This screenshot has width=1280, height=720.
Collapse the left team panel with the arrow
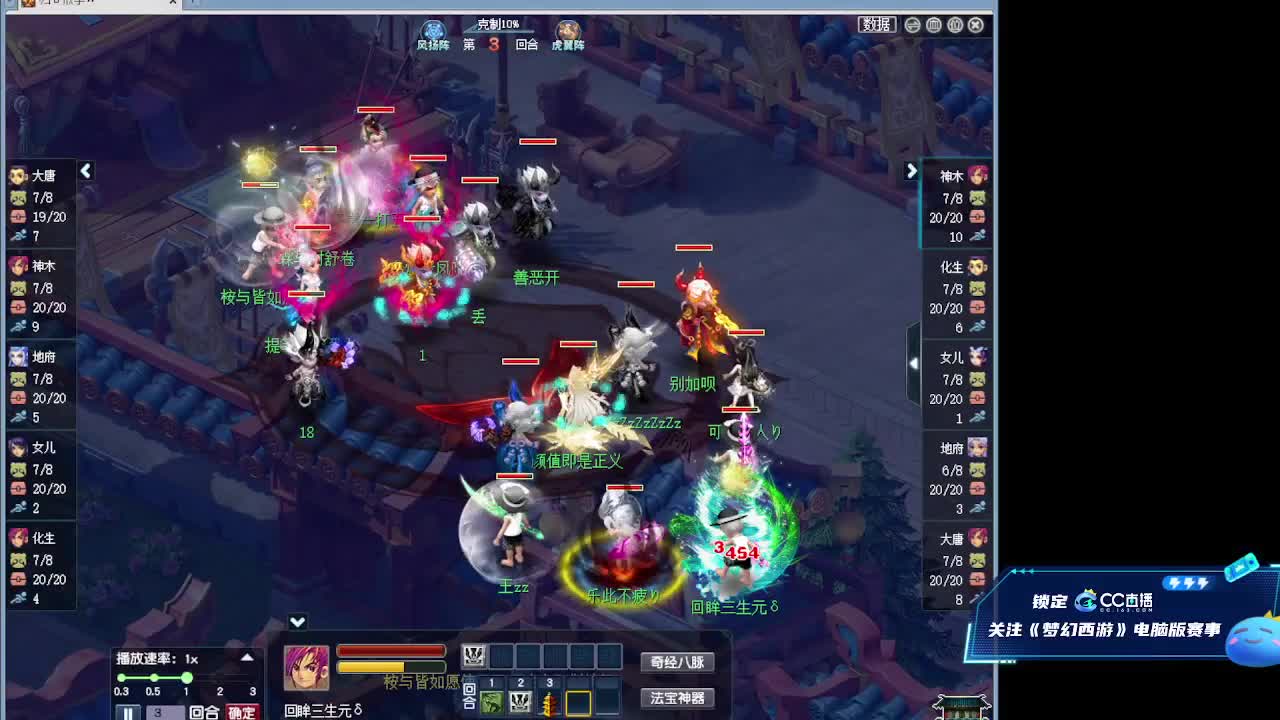[x=84, y=171]
